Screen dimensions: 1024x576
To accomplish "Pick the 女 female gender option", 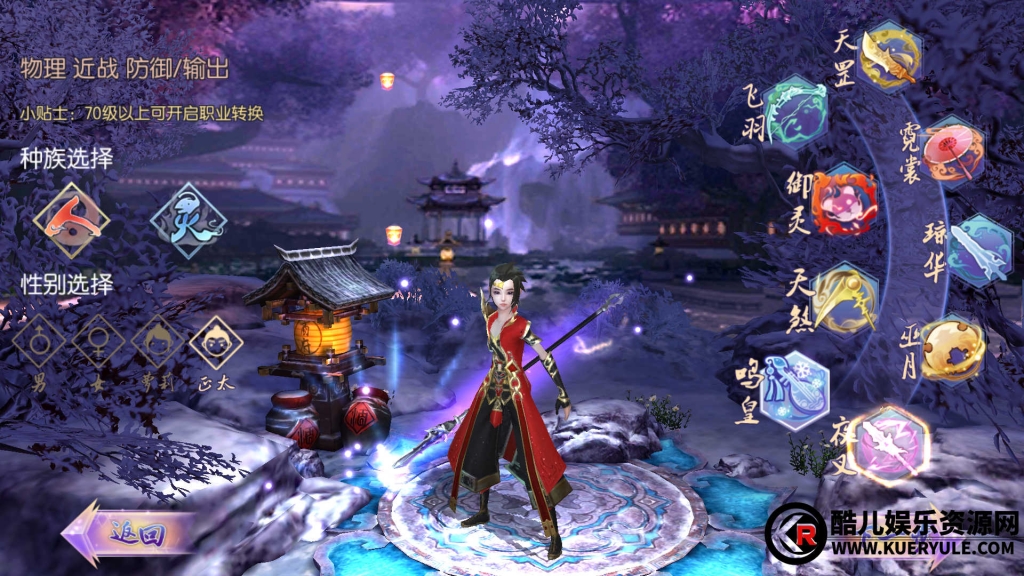I will click(98, 343).
